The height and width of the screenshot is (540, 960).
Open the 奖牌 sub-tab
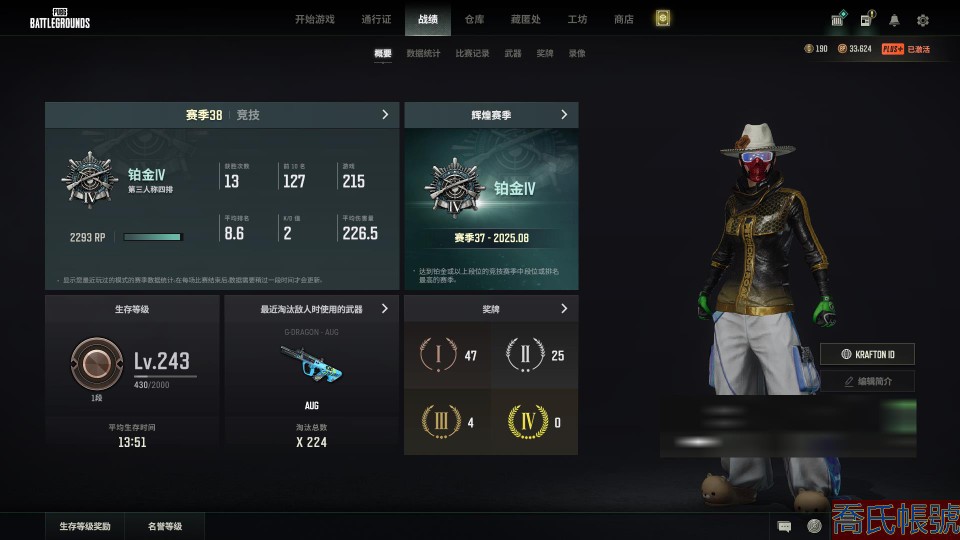tap(545, 53)
